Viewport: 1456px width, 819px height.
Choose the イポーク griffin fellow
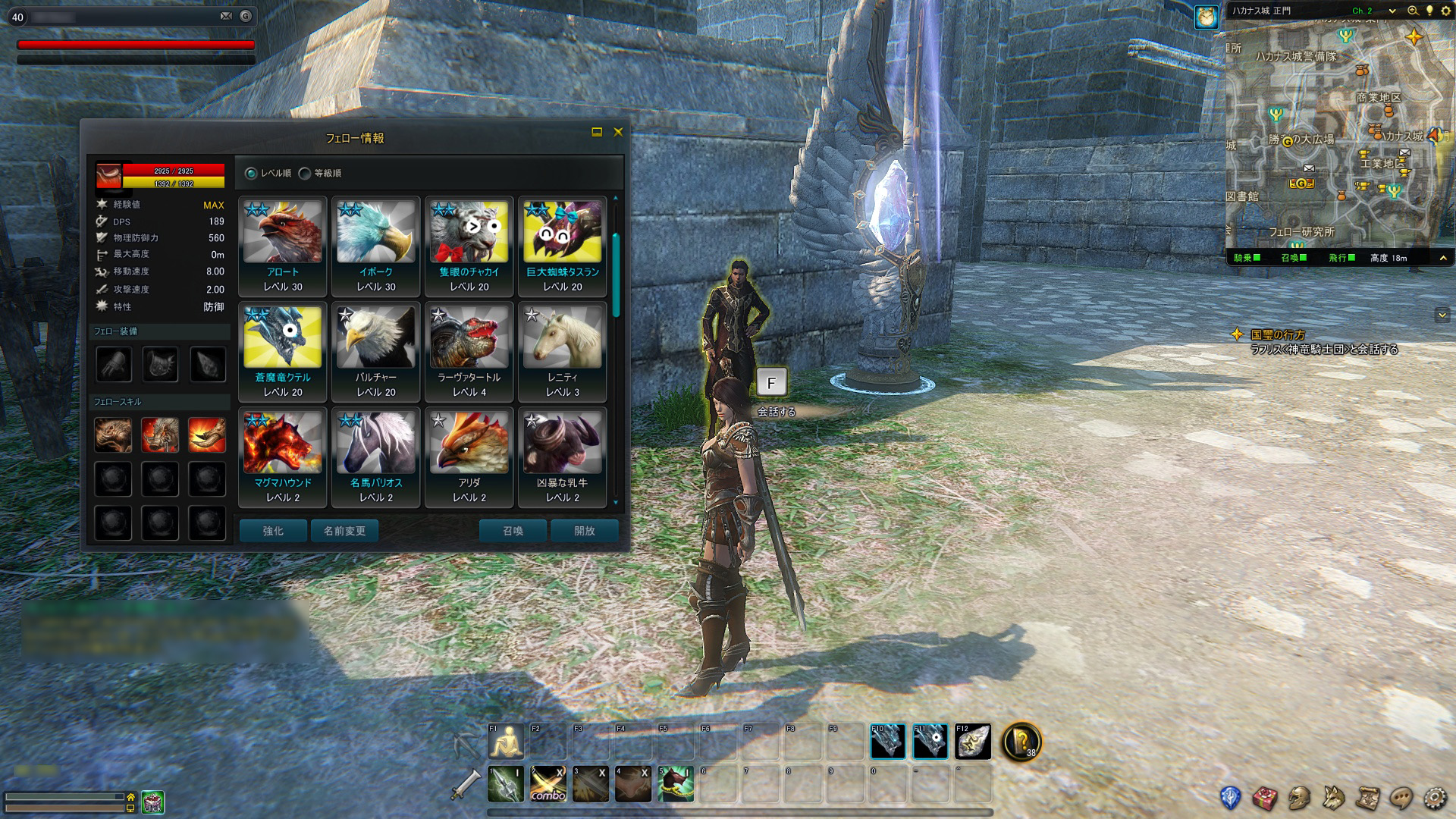click(376, 246)
